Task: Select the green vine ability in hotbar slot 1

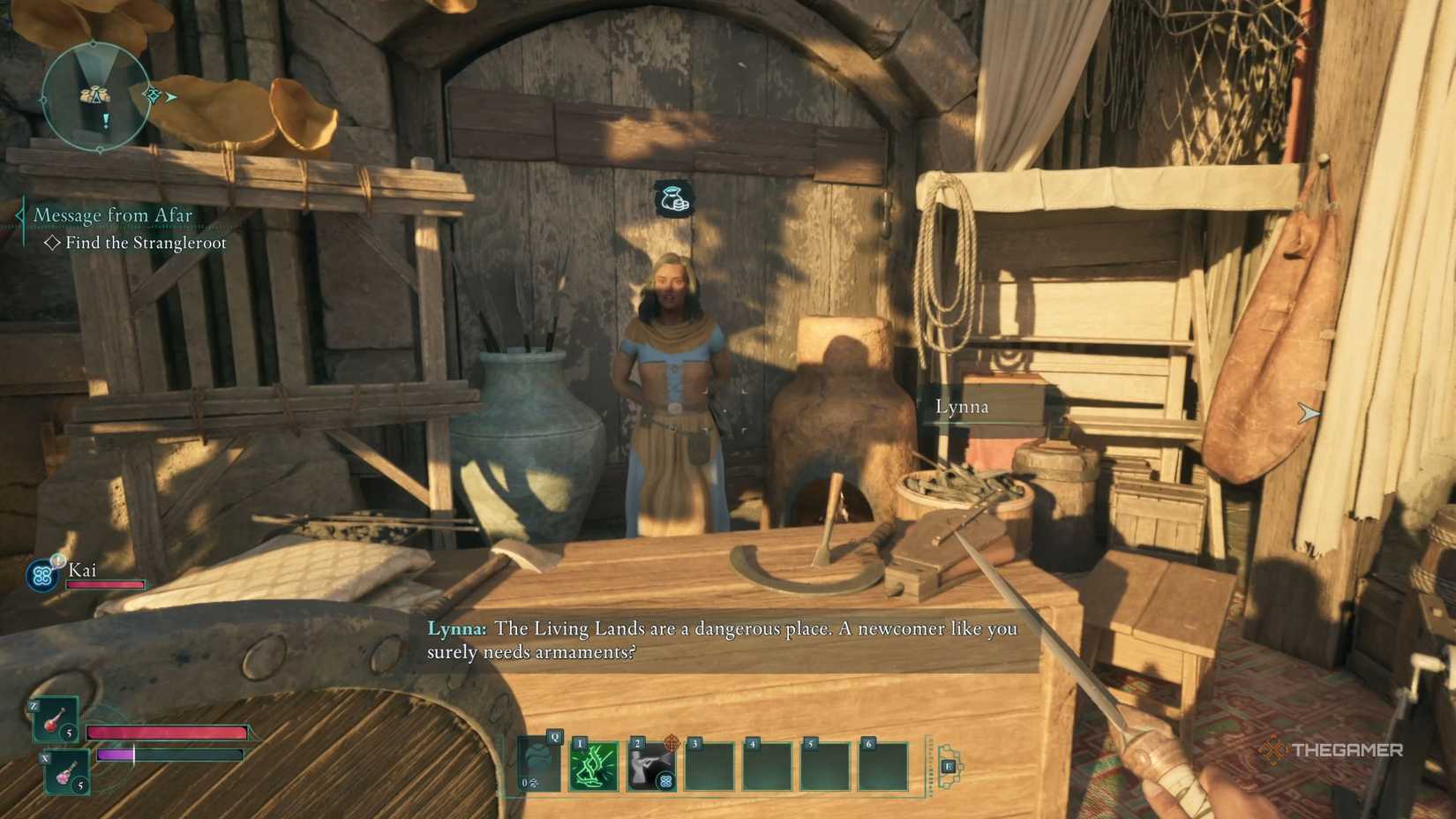Action: [593, 766]
